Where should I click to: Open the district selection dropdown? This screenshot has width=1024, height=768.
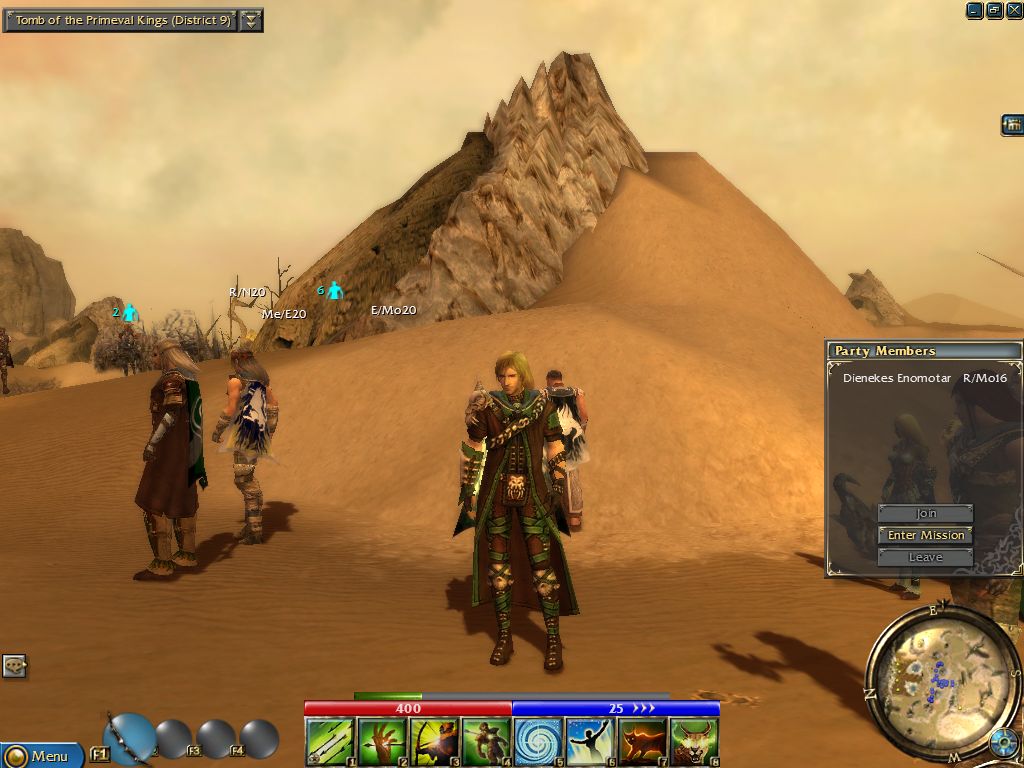[x=252, y=20]
